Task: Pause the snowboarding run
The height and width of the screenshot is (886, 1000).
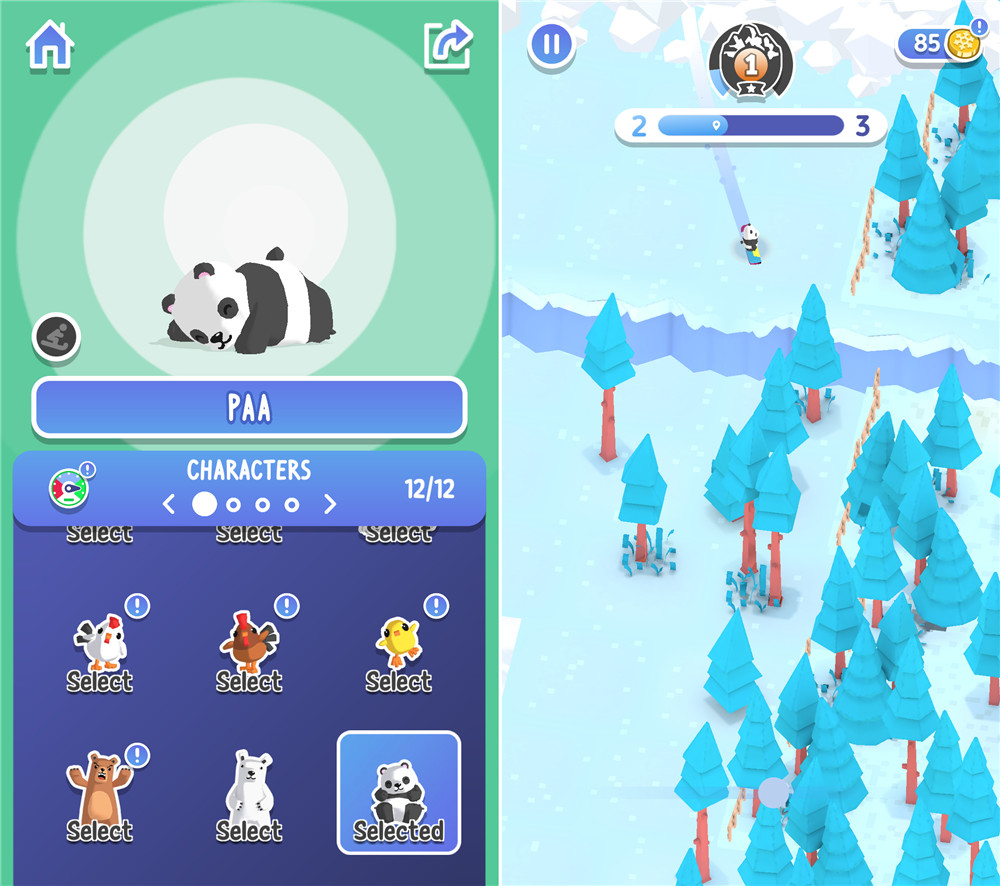Action: pos(551,45)
